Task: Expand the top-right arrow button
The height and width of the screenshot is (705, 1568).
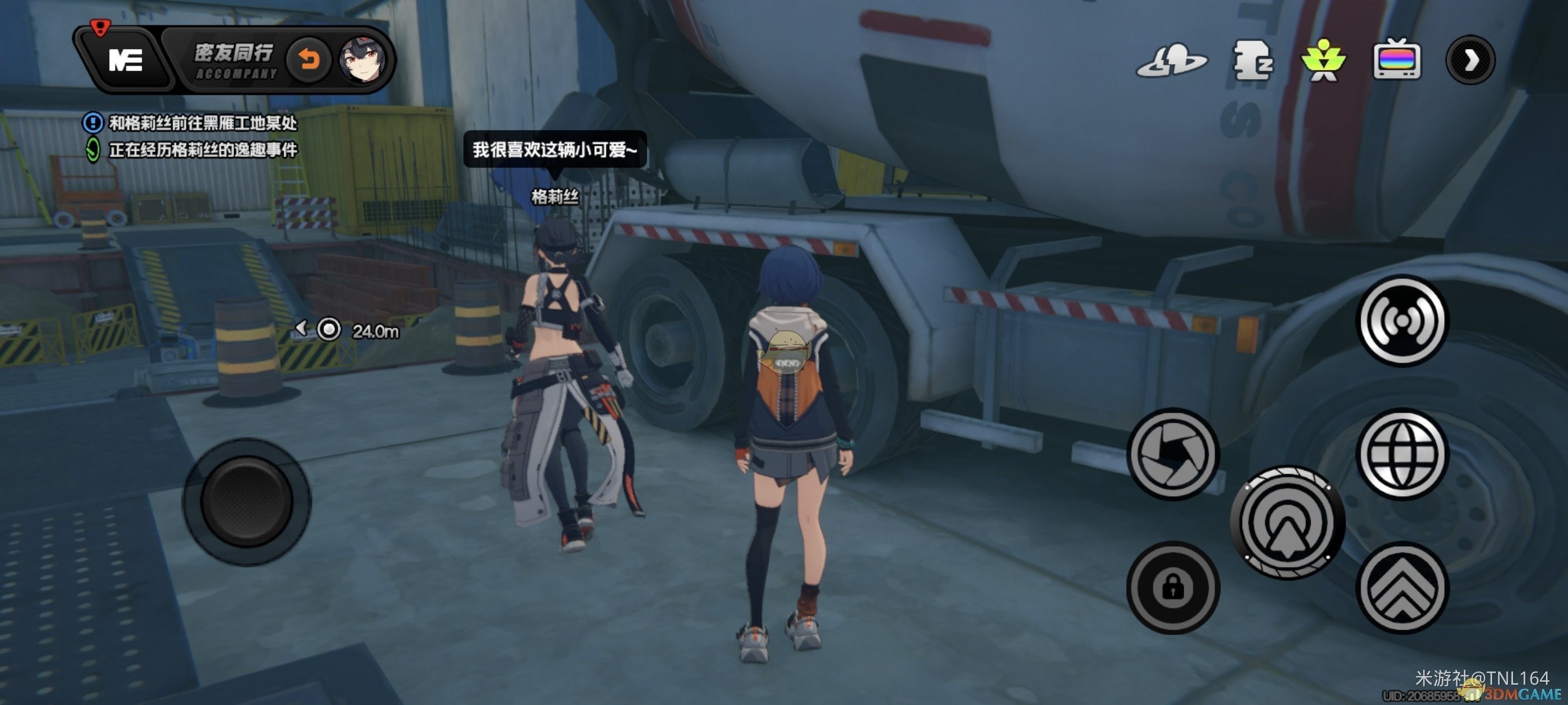Action: (x=1471, y=60)
